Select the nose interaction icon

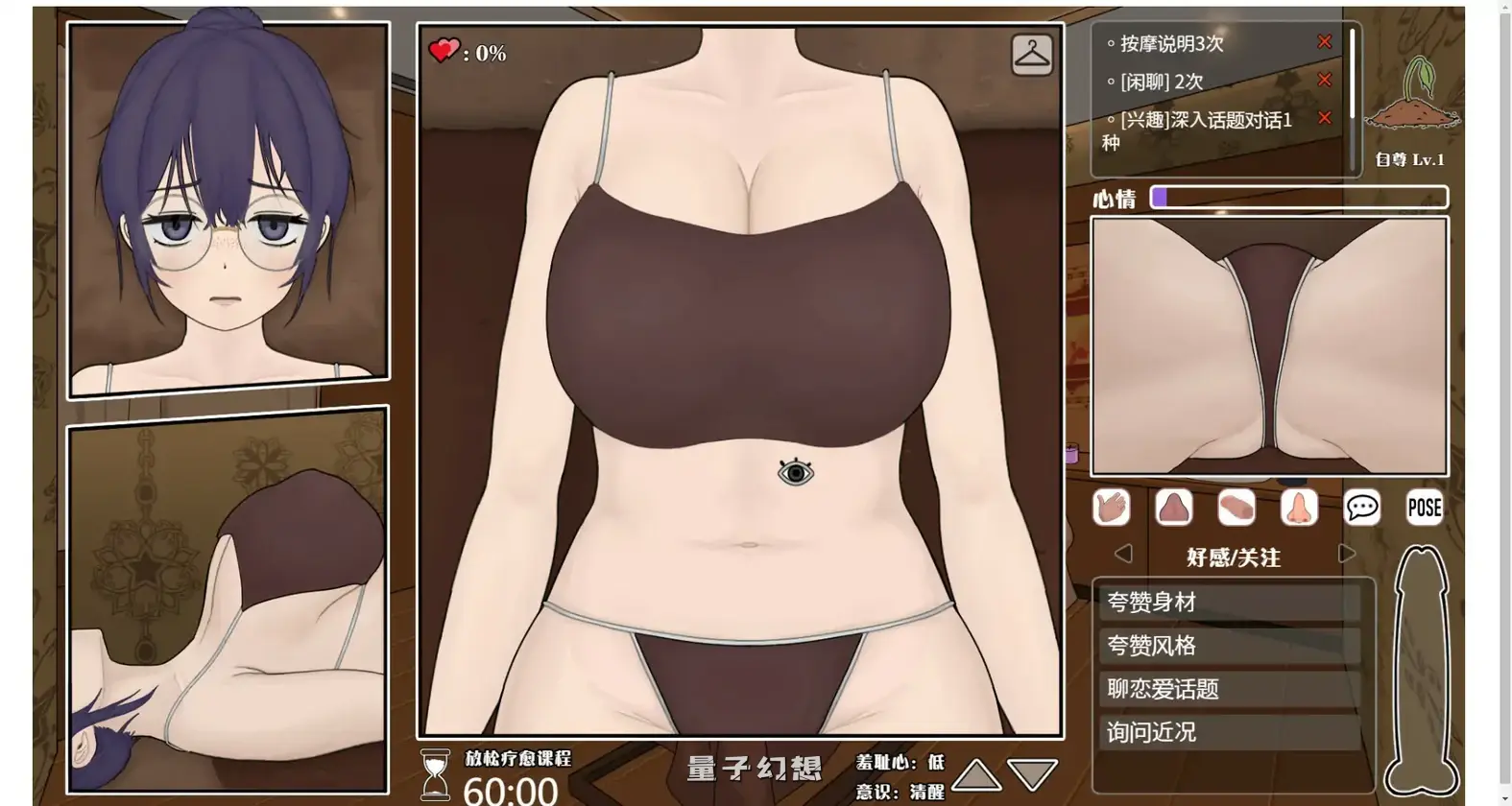pos(1301,508)
